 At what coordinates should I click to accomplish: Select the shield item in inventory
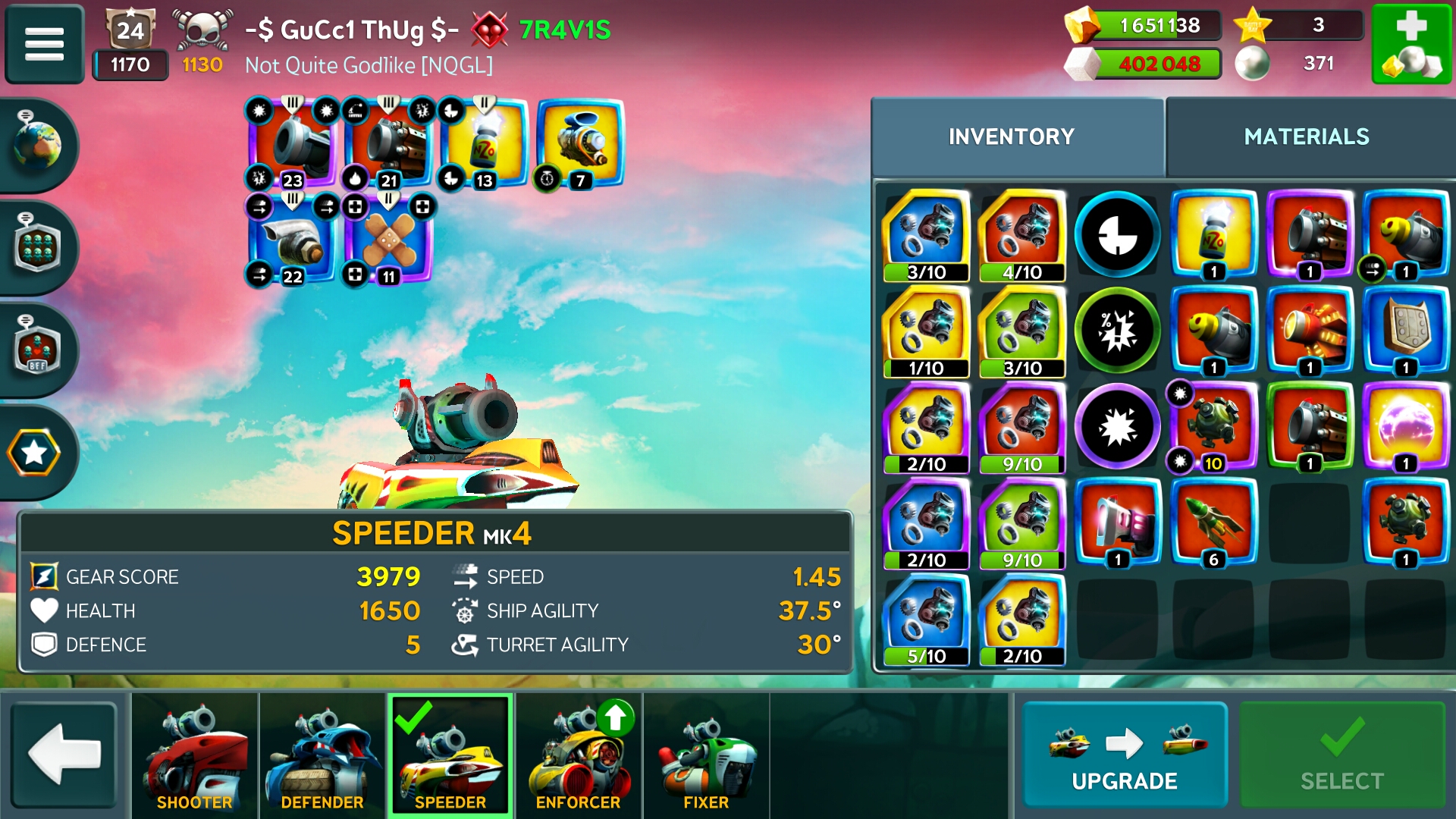[1405, 331]
